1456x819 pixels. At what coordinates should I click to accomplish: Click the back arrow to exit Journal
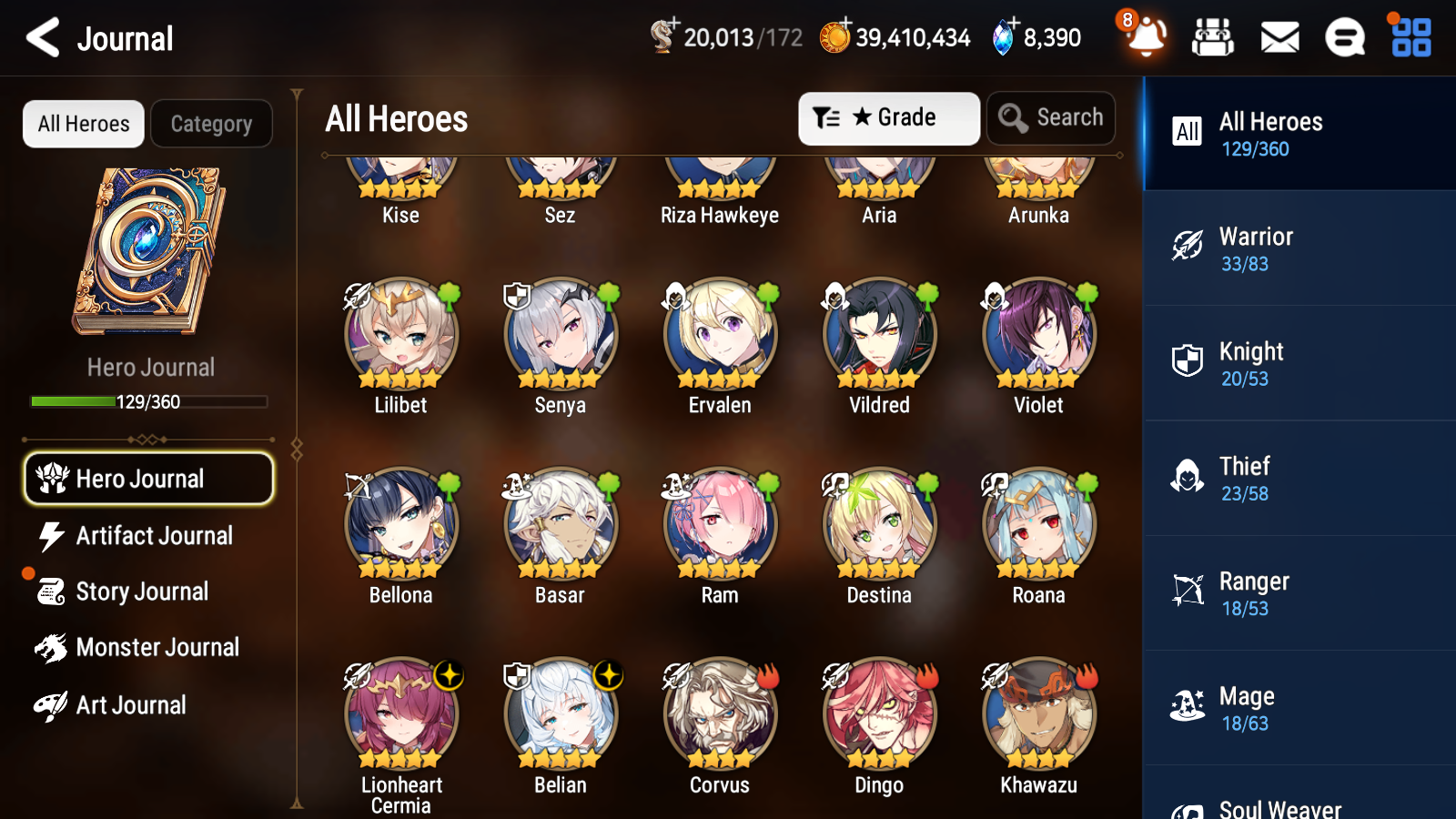tap(42, 37)
